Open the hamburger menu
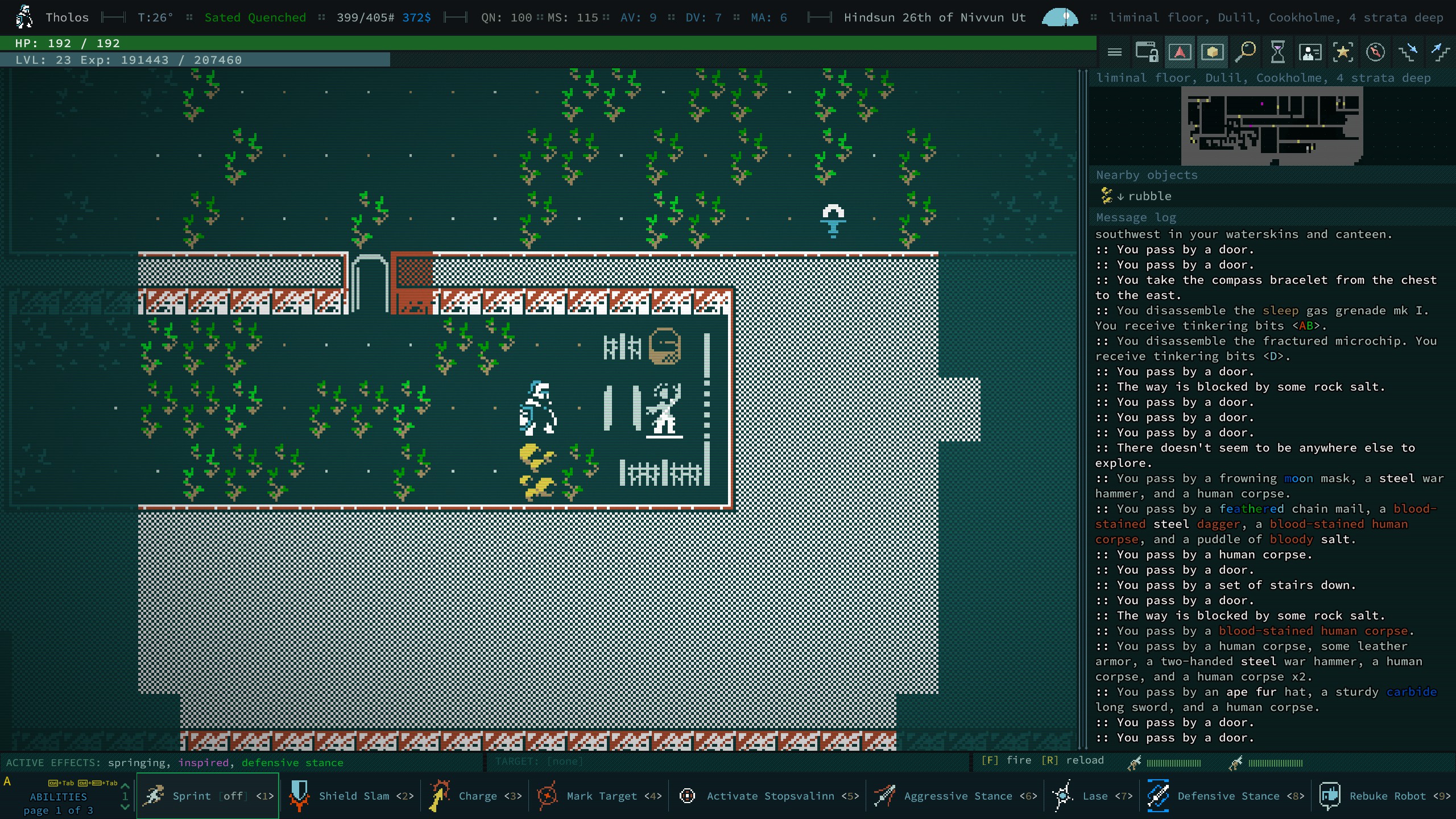1456x819 pixels. pyautogui.click(x=1114, y=52)
